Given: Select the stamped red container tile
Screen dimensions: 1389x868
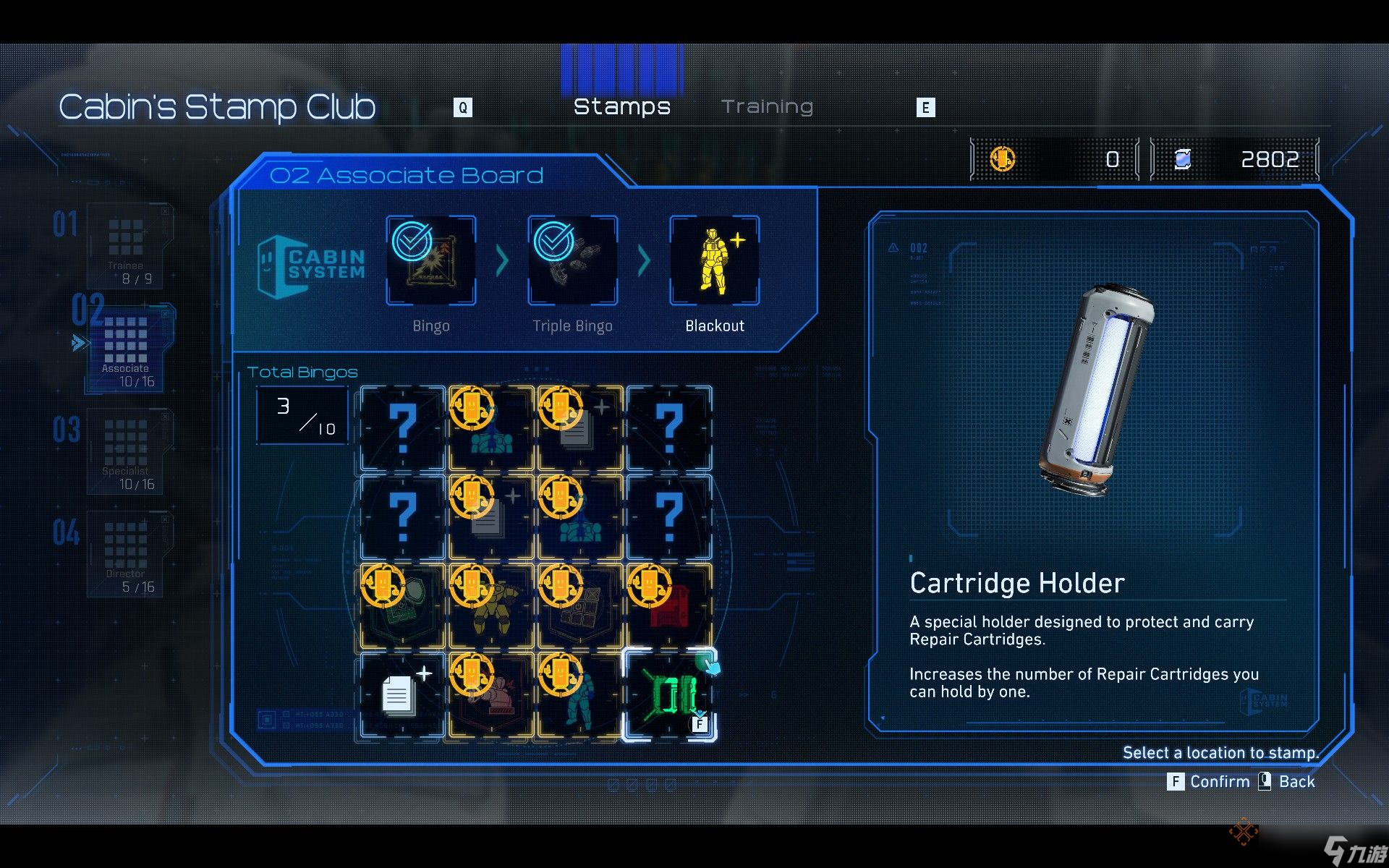Looking at the screenshot, I should [669, 606].
